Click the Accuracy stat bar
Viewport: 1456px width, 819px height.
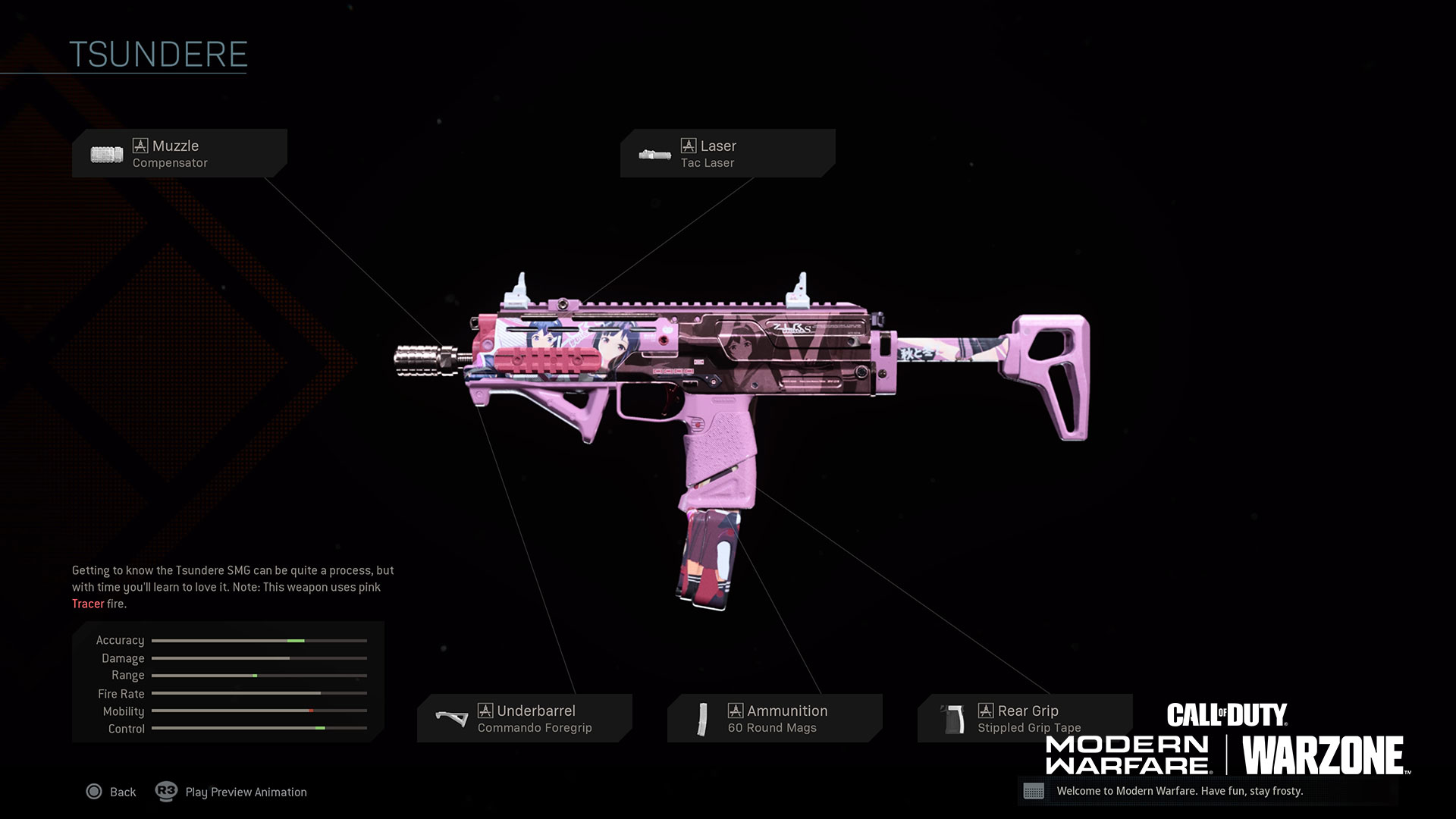258,640
